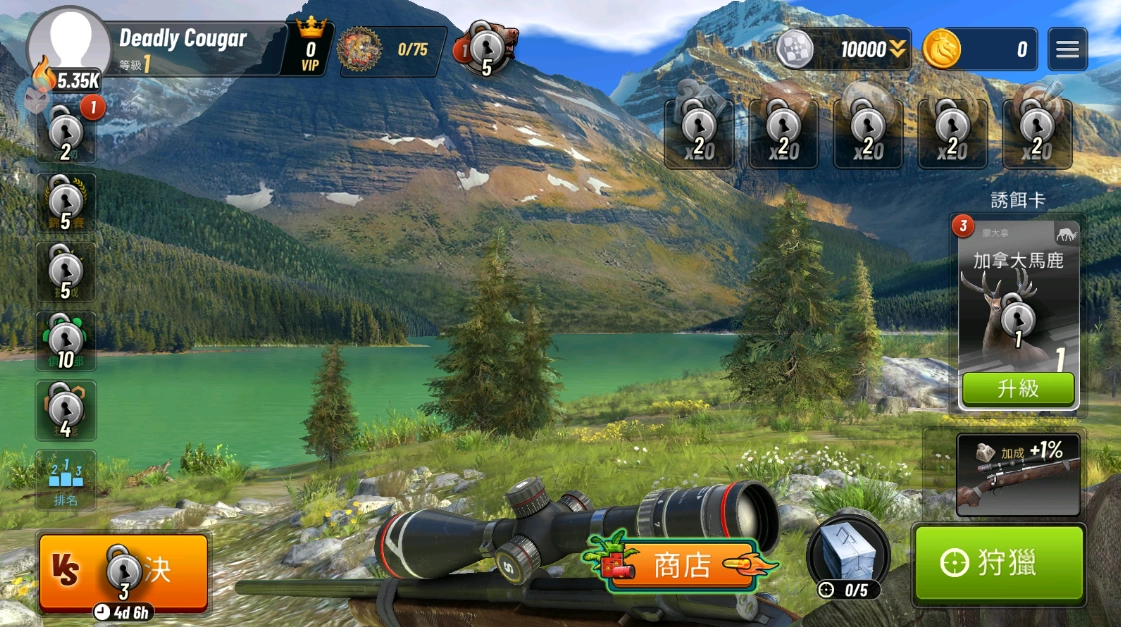Open the gold coin balance
This screenshot has width=1121, height=627.
coord(980,49)
